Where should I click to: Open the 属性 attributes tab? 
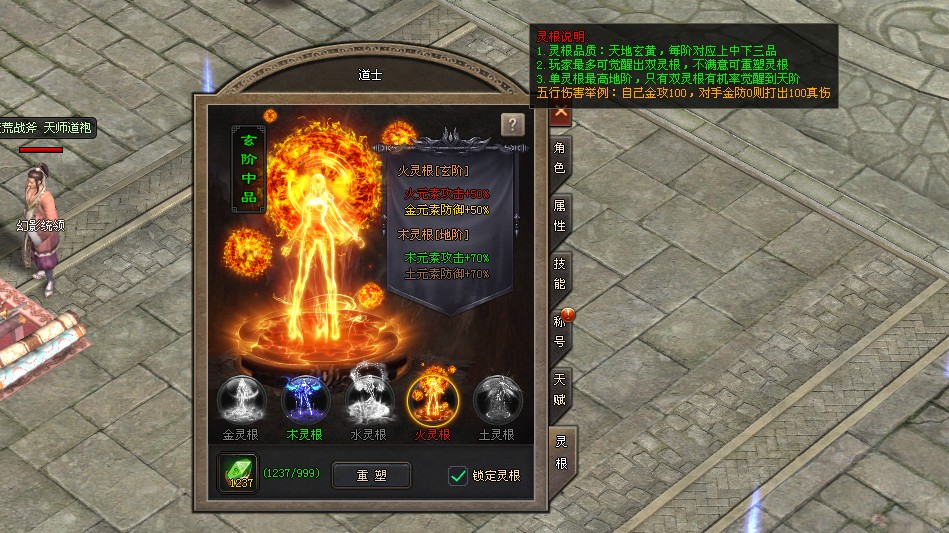[560, 215]
